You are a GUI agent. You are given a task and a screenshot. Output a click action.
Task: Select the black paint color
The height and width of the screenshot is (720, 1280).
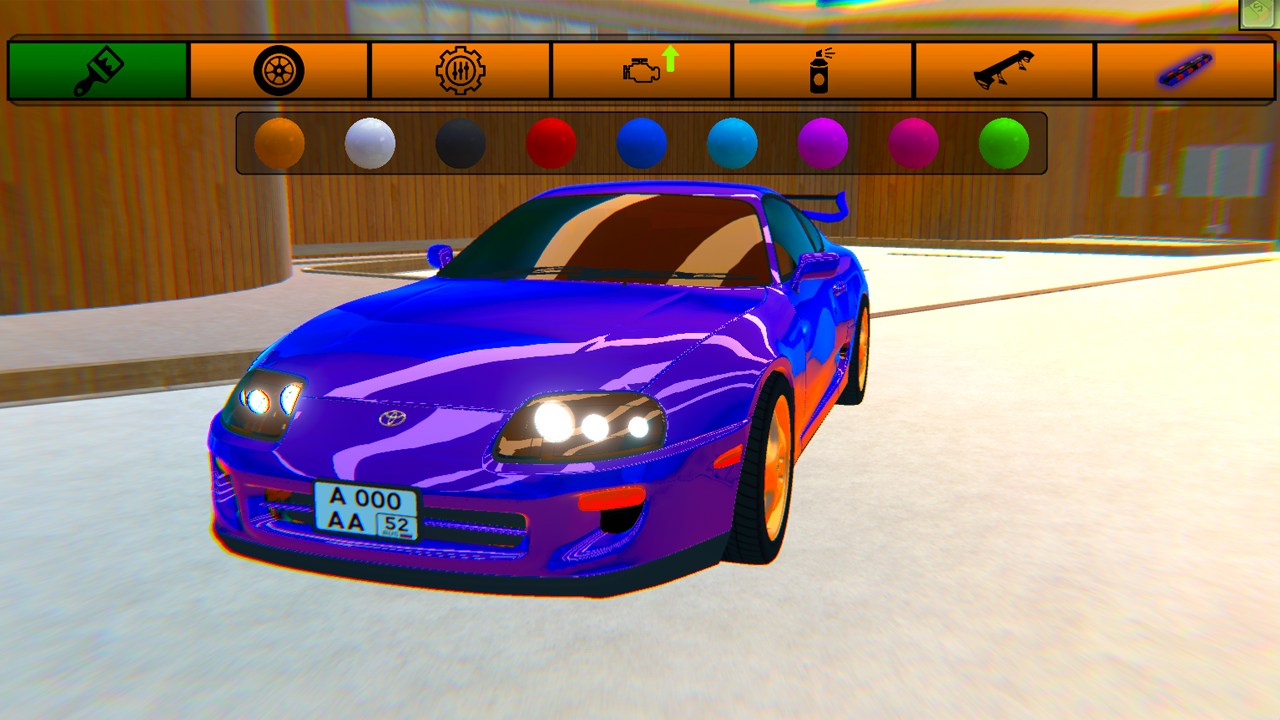tap(458, 142)
